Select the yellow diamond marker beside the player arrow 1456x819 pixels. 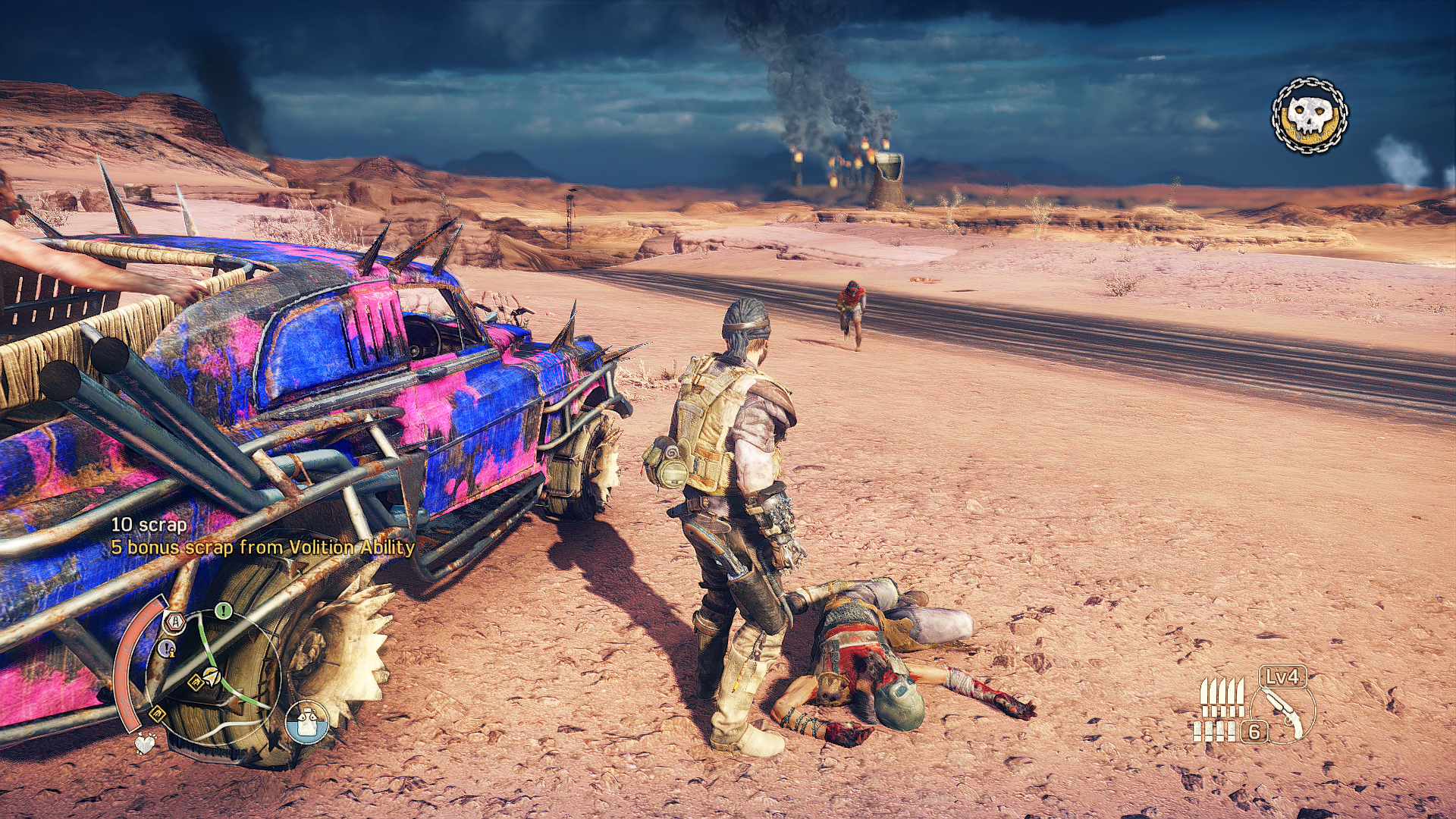196,682
